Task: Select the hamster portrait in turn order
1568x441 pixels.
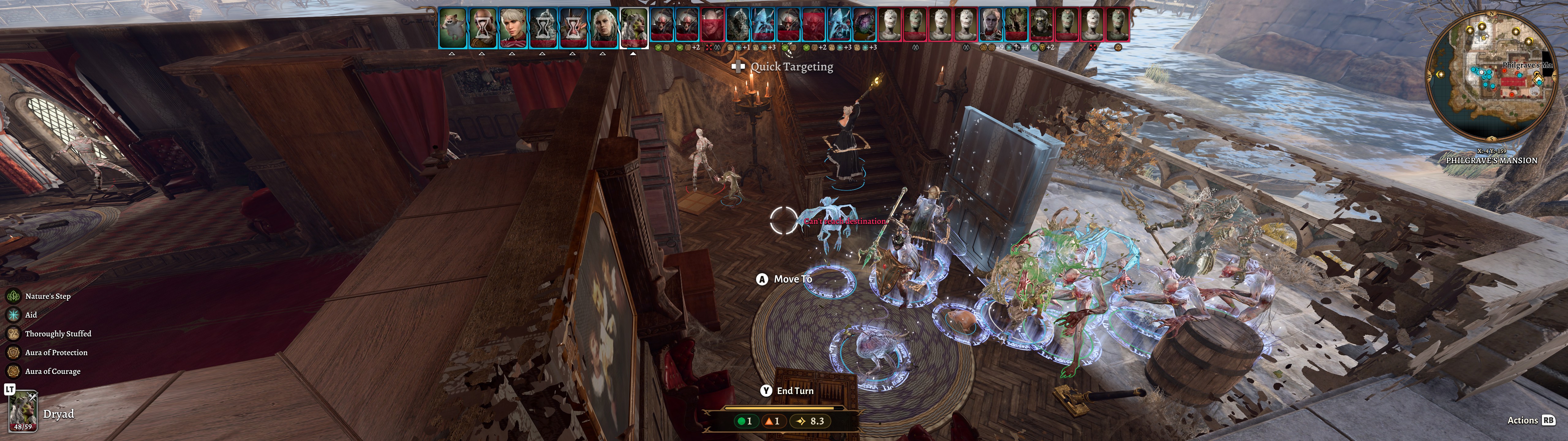Action: pyautogui.click(x=452, y=28)
